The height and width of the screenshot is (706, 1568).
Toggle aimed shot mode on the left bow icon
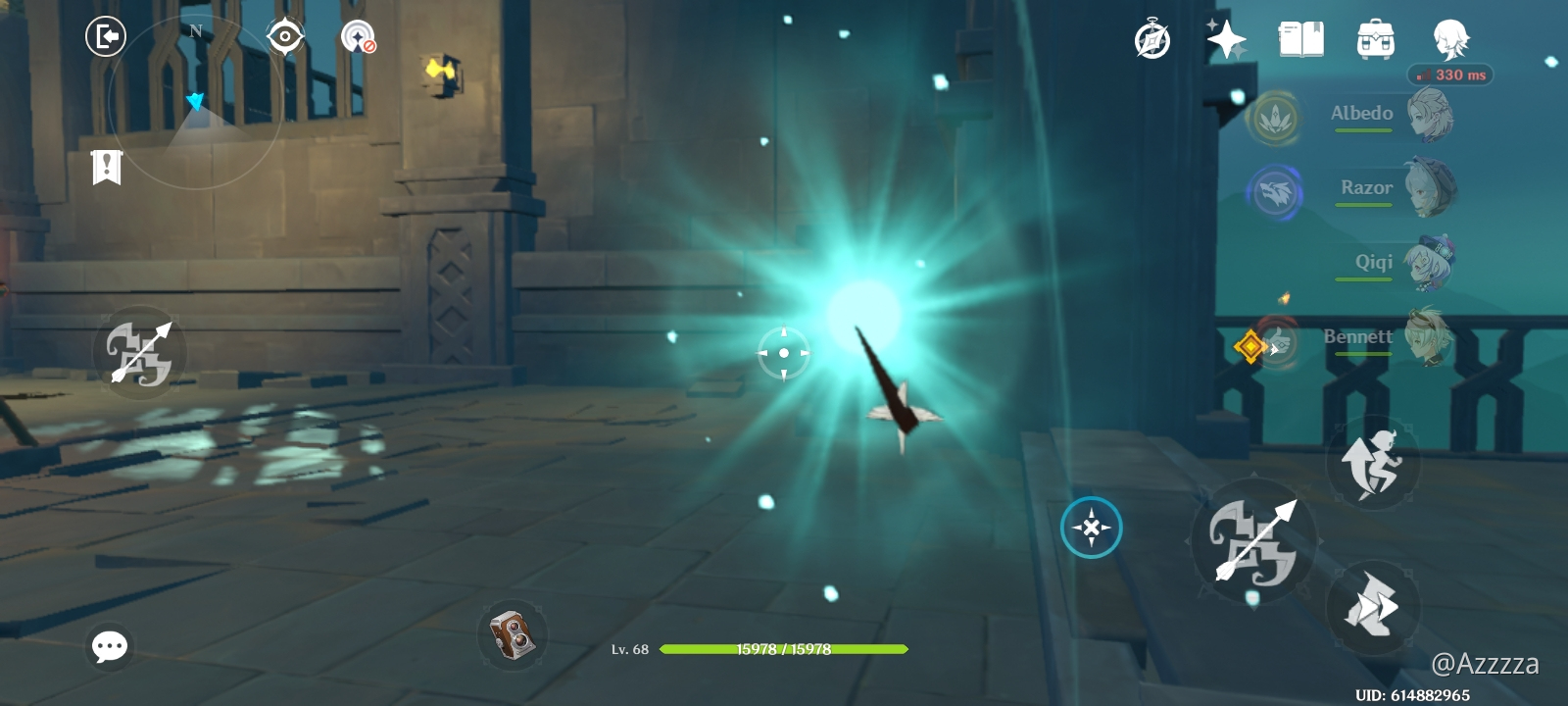coord(140,351)
